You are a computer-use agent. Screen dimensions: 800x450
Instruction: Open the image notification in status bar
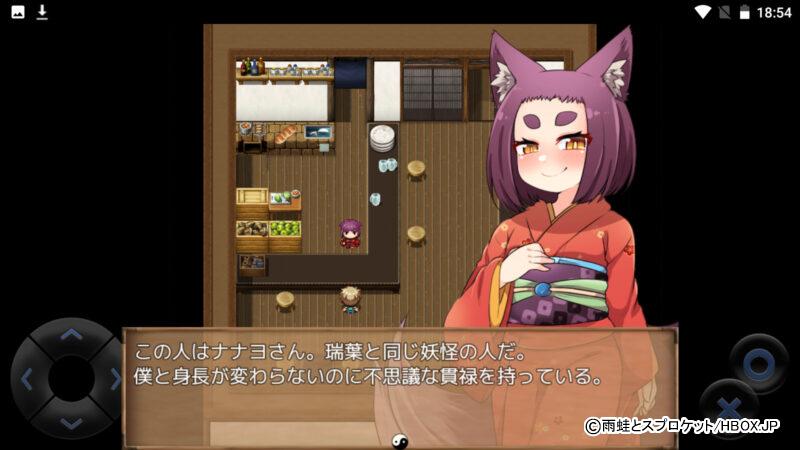tap(17, 12)
